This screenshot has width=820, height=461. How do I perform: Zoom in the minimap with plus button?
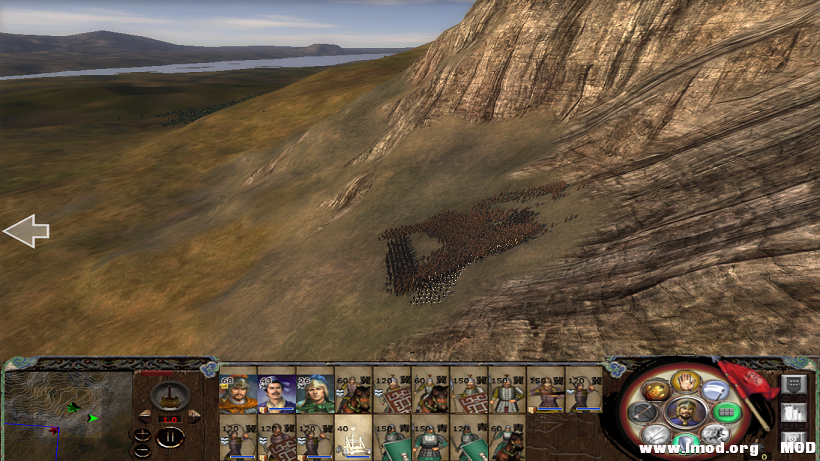tap(141, 434)
